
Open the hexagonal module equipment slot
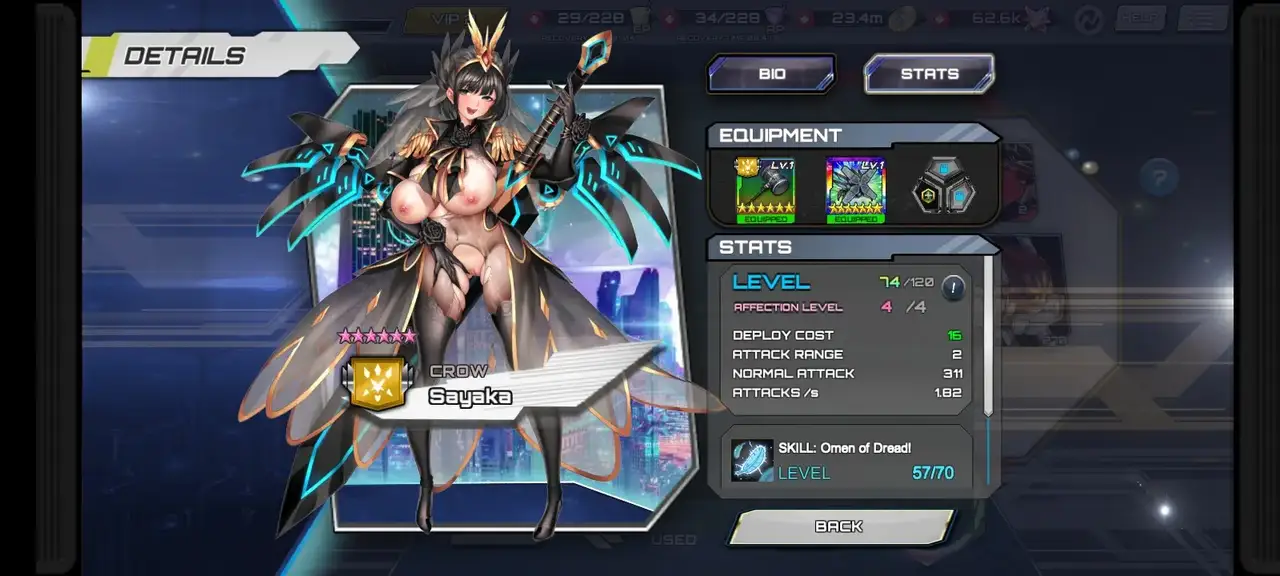(945, 187)
